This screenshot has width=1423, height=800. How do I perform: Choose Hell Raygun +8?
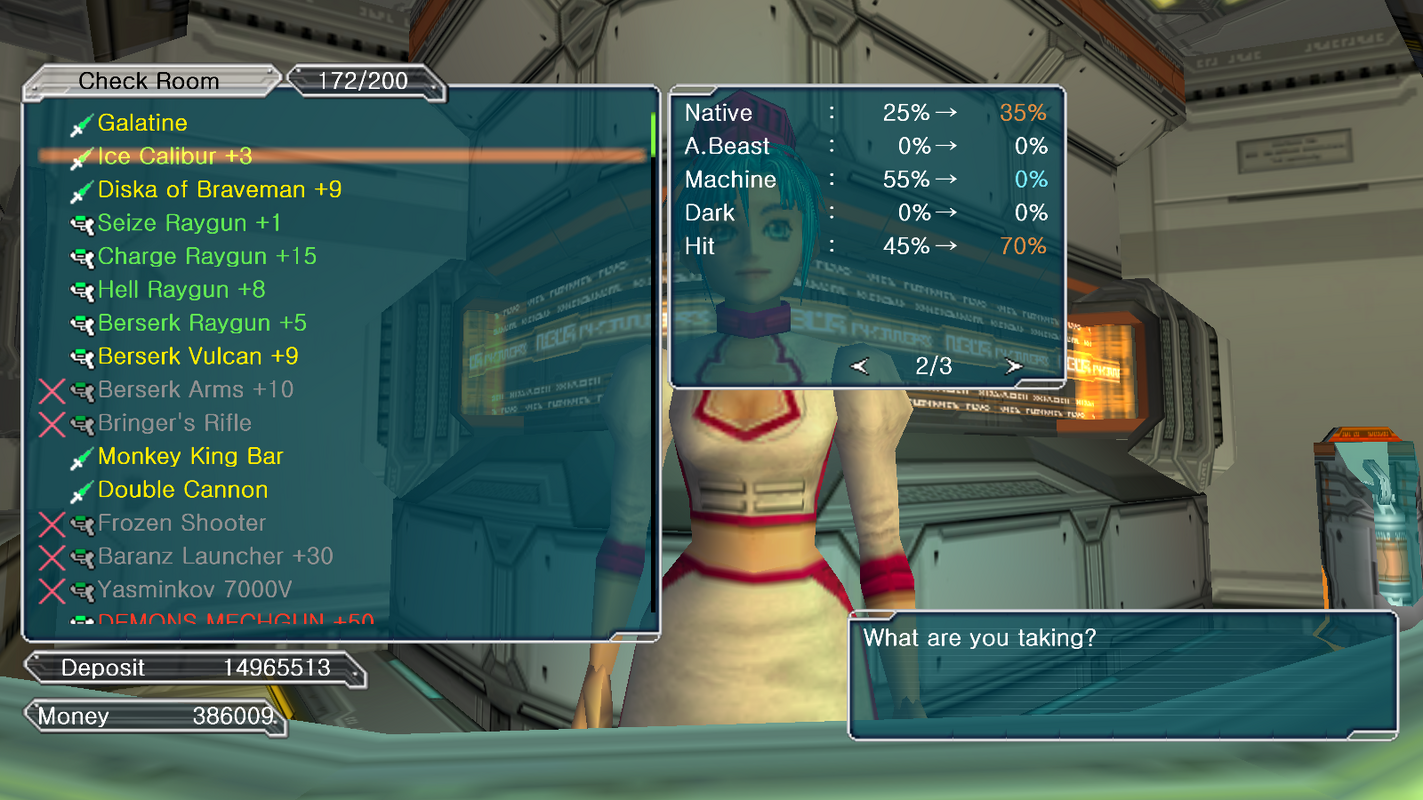[181, 290]
